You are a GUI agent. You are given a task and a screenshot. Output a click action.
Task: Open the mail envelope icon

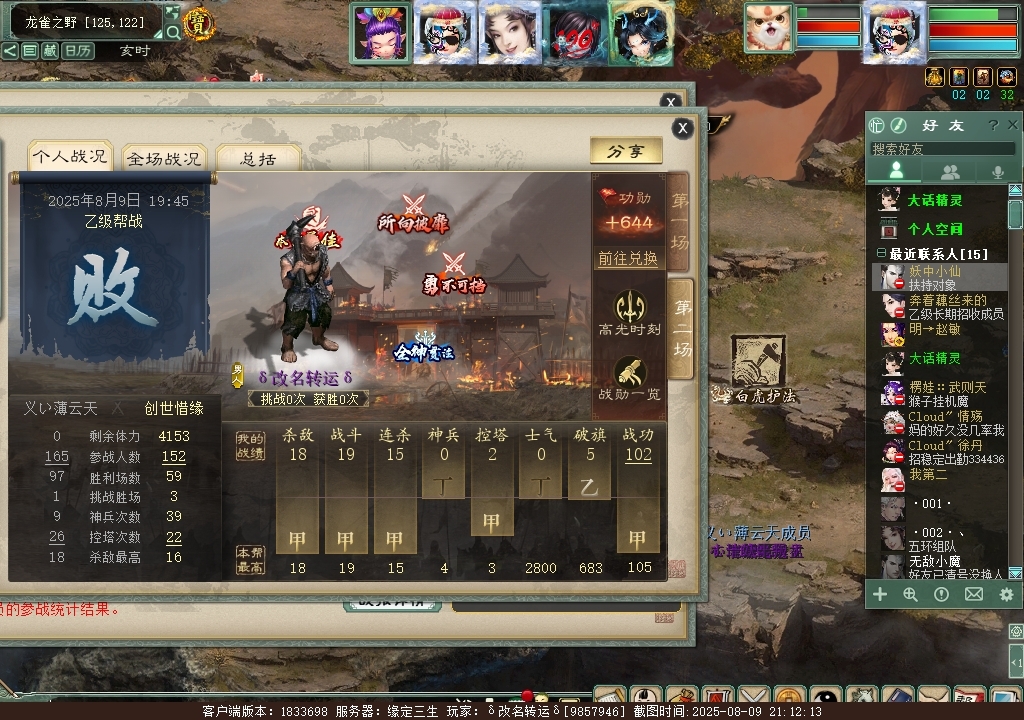(x=973, y=594)
